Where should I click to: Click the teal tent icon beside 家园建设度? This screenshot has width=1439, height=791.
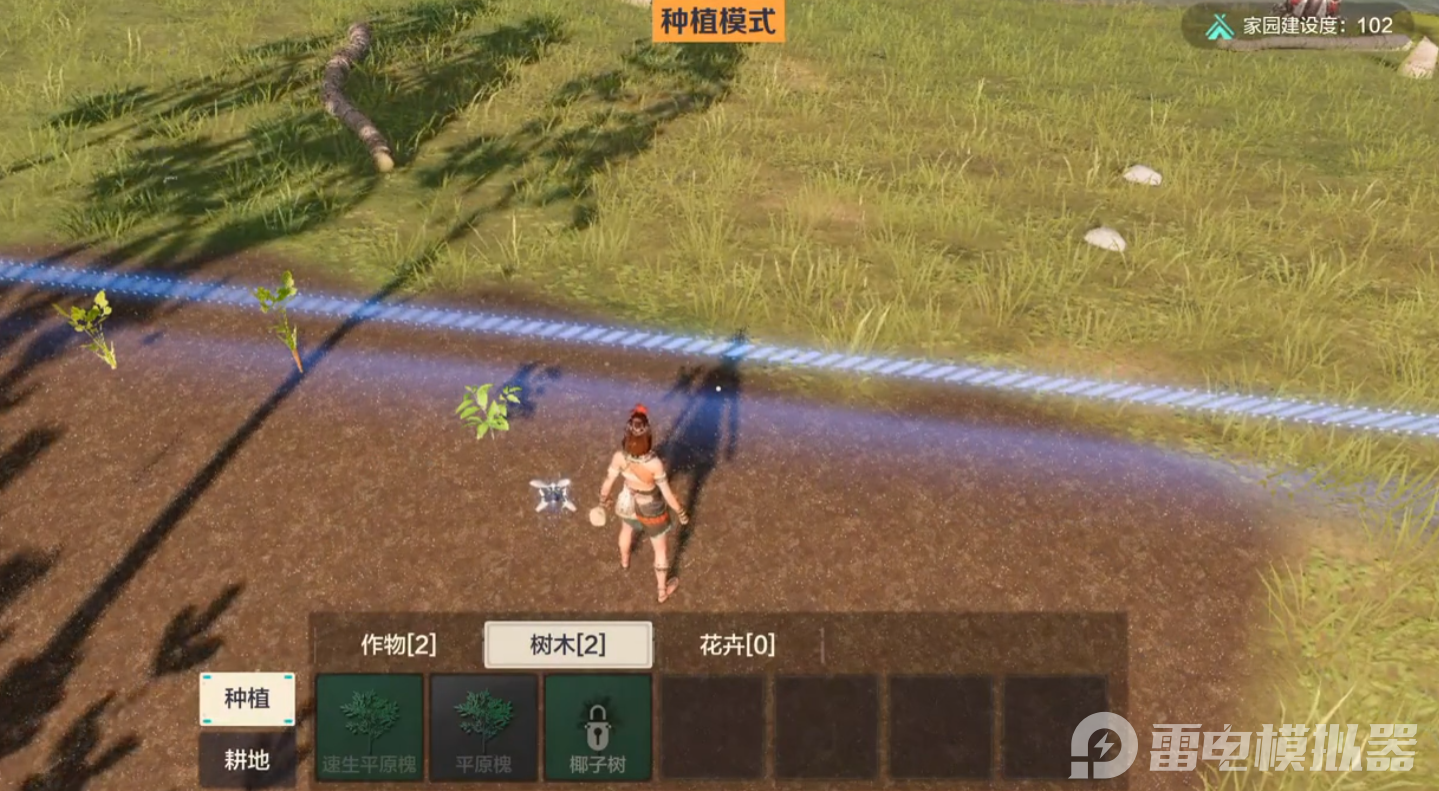pyautogui.click(x=1221, y=25)
